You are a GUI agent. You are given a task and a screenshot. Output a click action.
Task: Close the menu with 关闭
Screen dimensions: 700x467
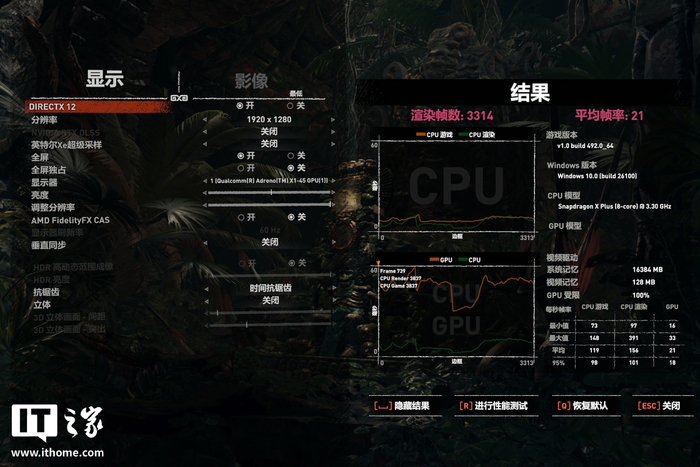658,406
